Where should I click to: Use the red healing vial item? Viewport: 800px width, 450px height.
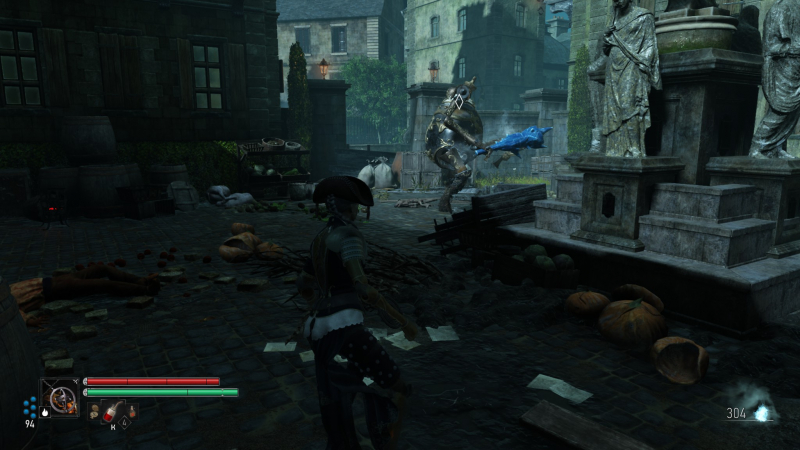point(111,412)
